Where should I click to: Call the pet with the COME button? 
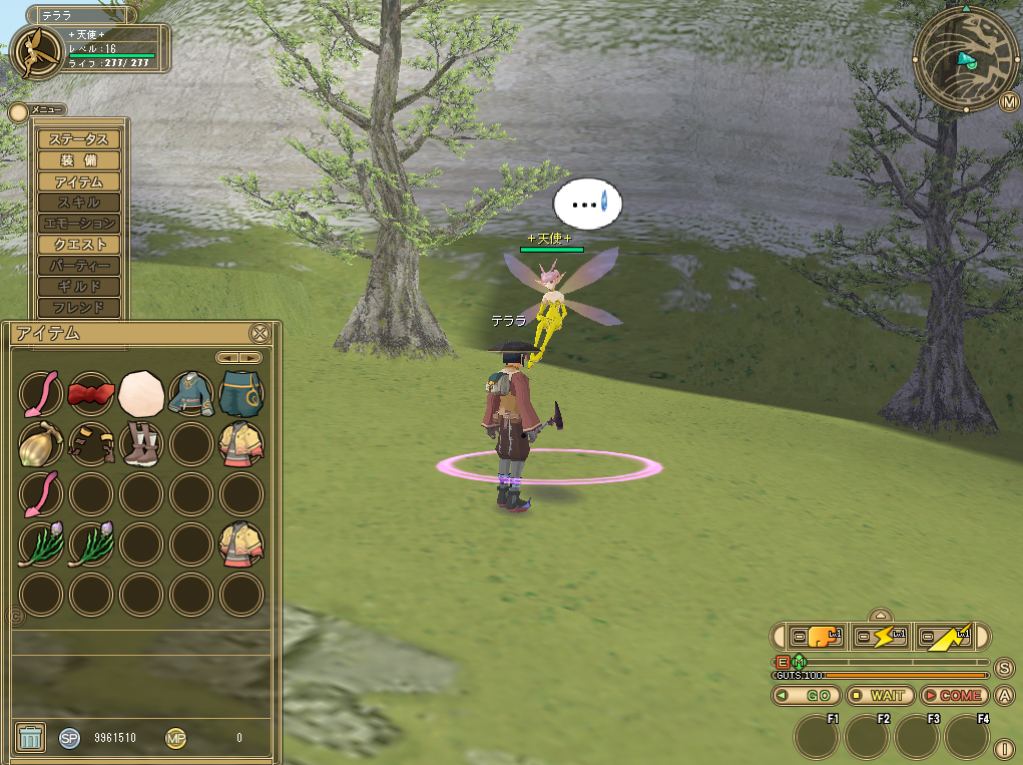[953, 695]
